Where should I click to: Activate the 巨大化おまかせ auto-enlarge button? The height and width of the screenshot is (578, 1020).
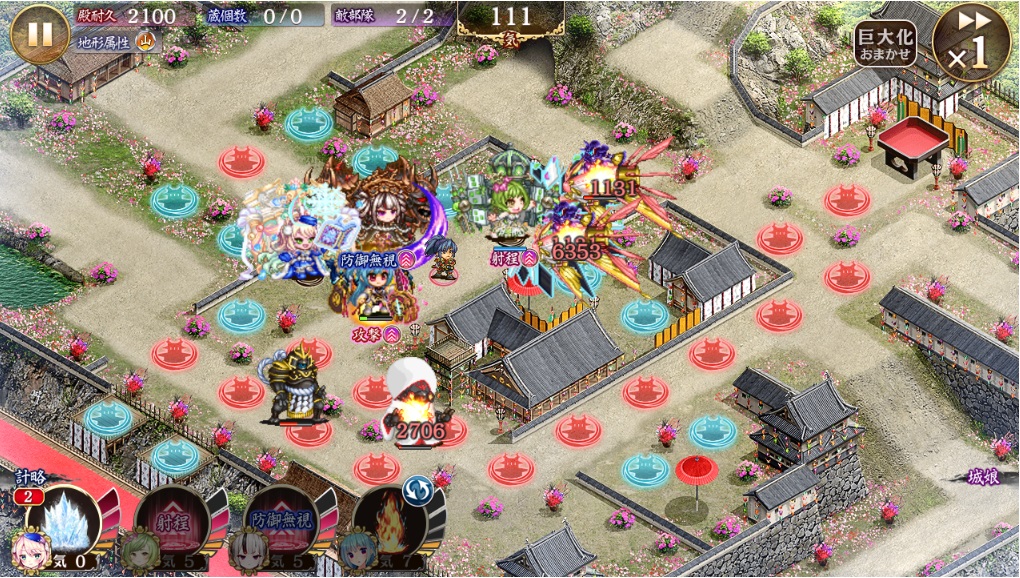click(885, 43)
